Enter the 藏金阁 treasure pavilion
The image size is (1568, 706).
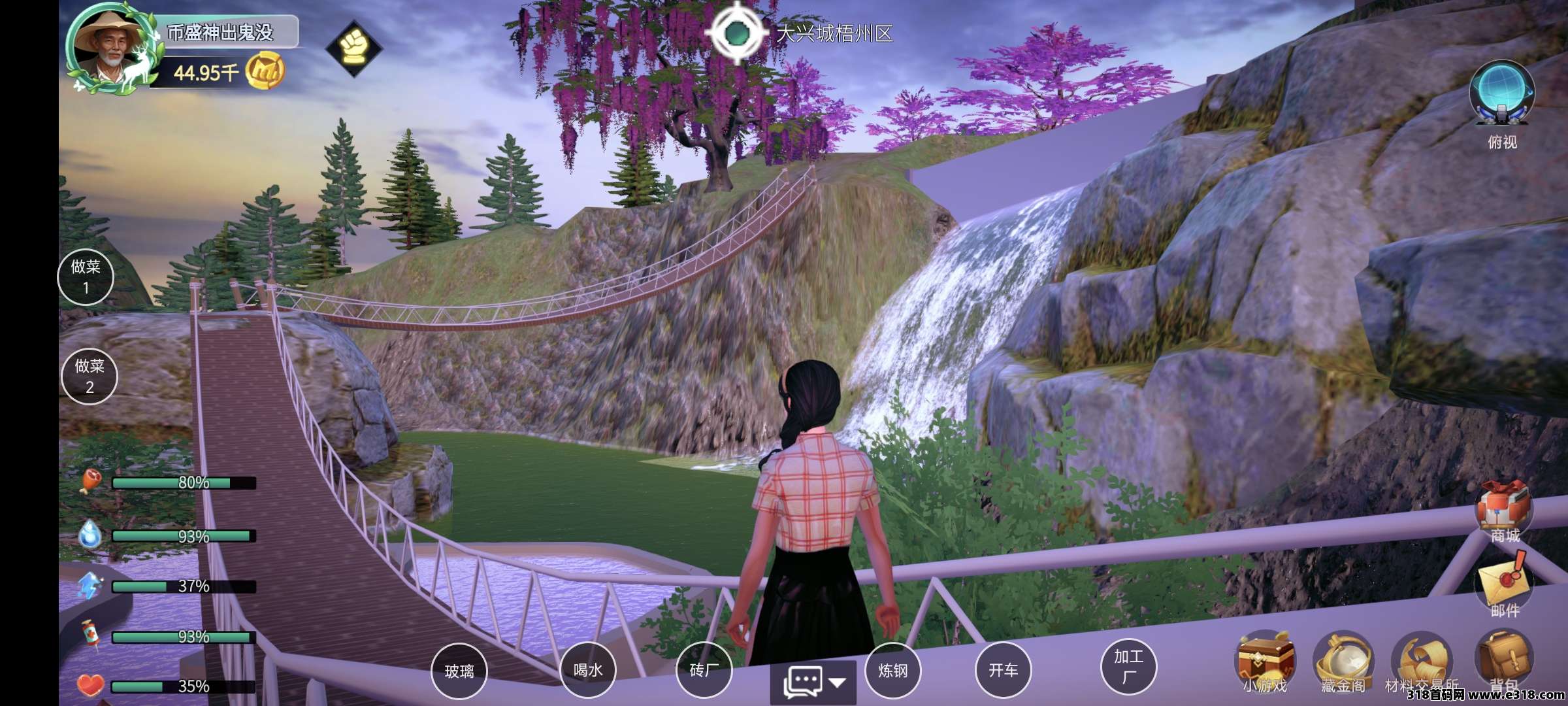tap(1343, 662)
